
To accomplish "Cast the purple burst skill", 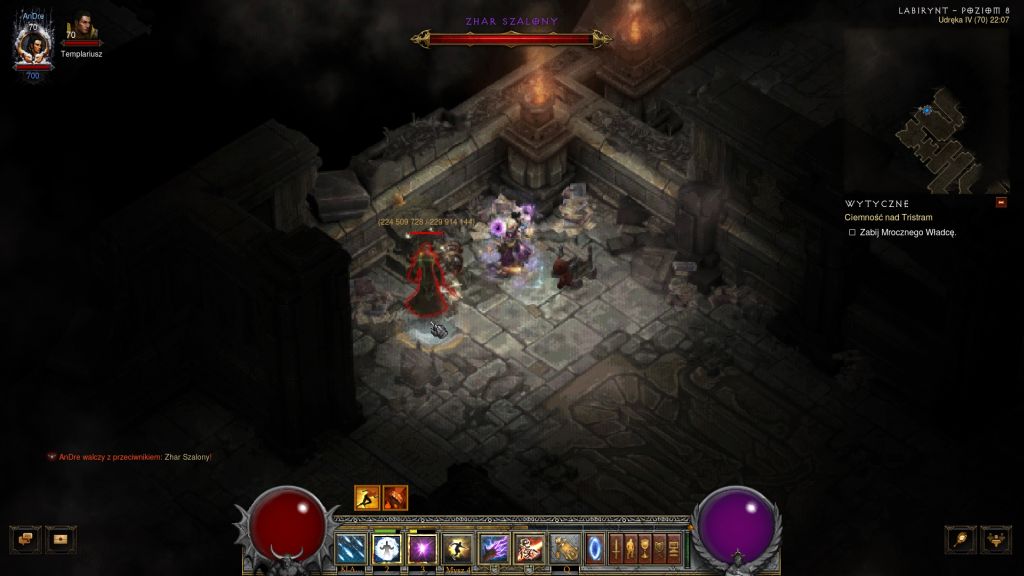I will pyautogui.click(x=422, y=548).
